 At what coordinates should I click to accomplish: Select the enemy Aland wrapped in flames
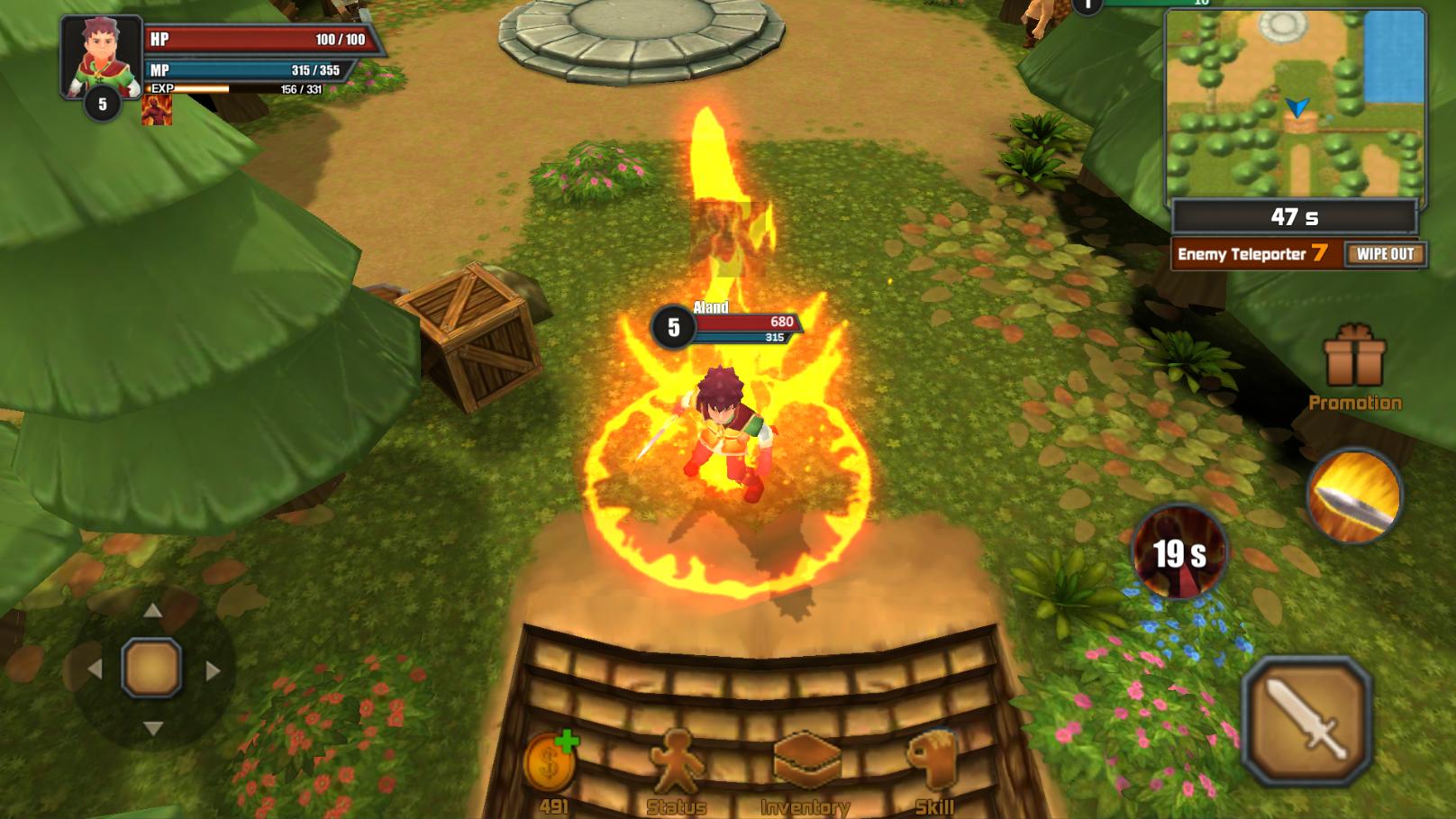pyautogui.click(x=727, y=423)
